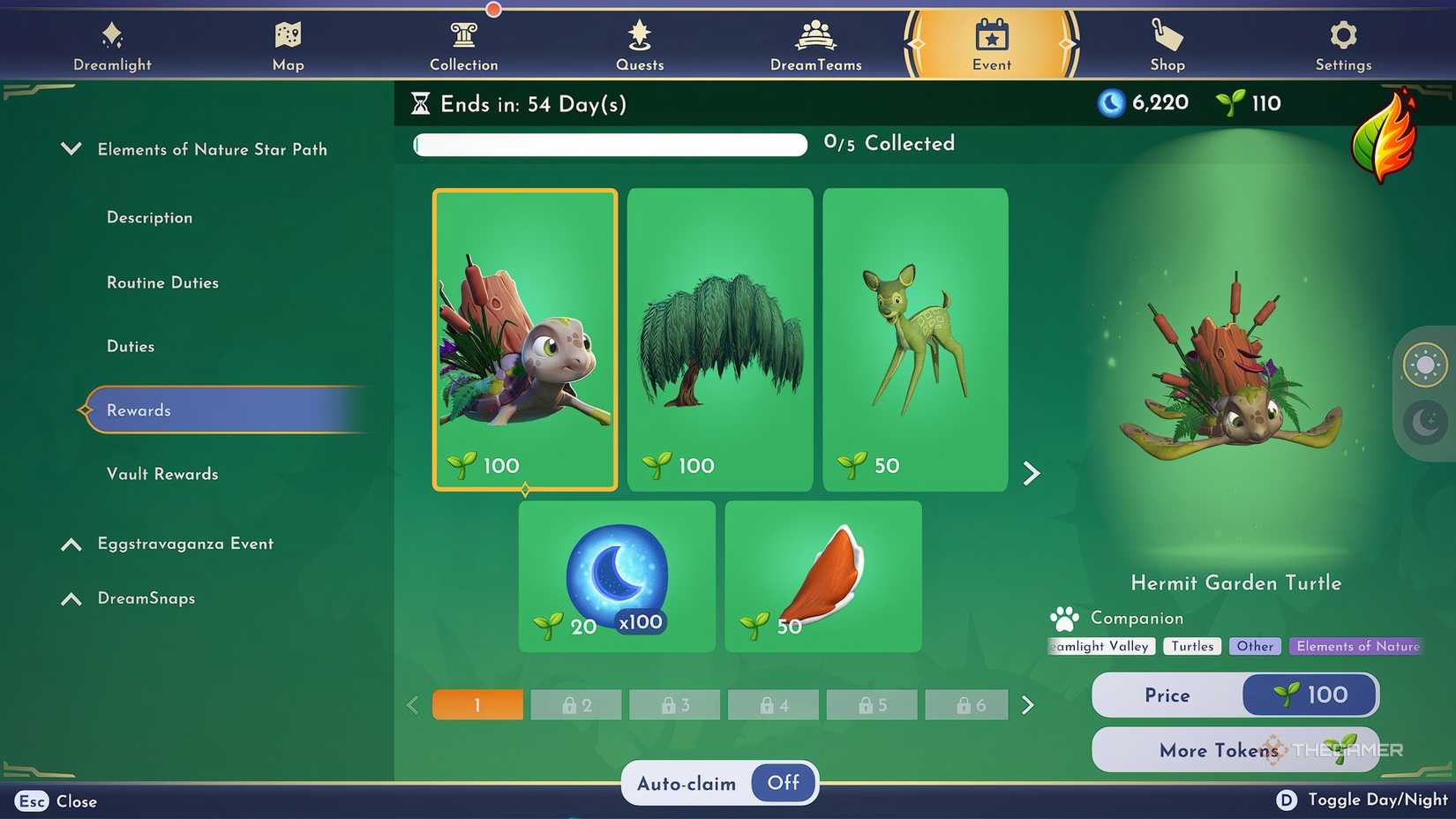Open the Vault Rewards section

click(x=162, y=474)
